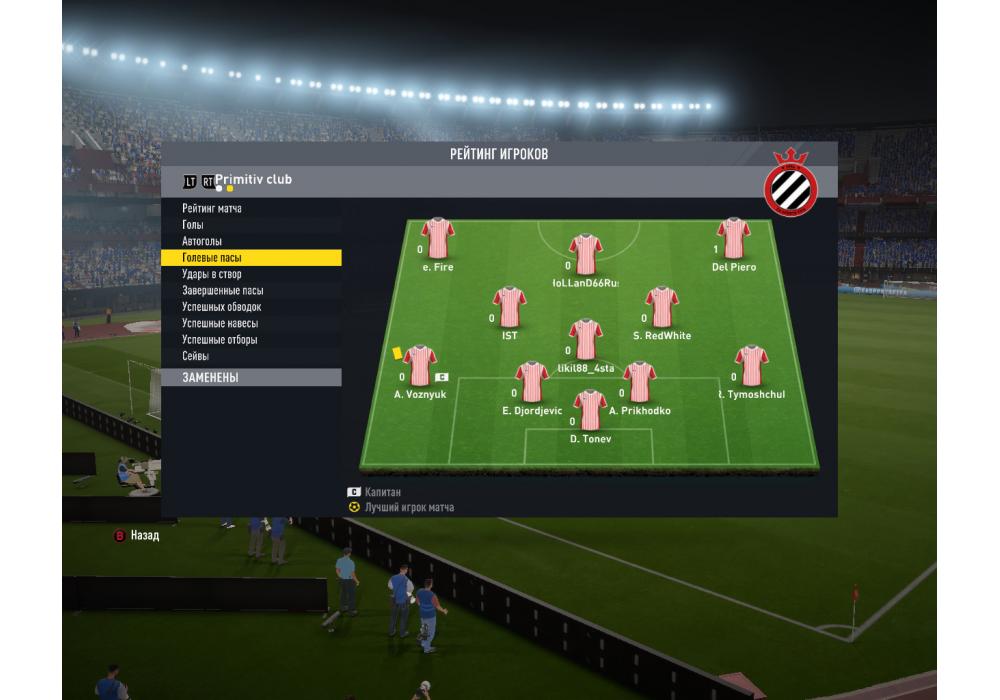
Task: Choose defender A. Prikhodko
Action: [x=639, y=382]
